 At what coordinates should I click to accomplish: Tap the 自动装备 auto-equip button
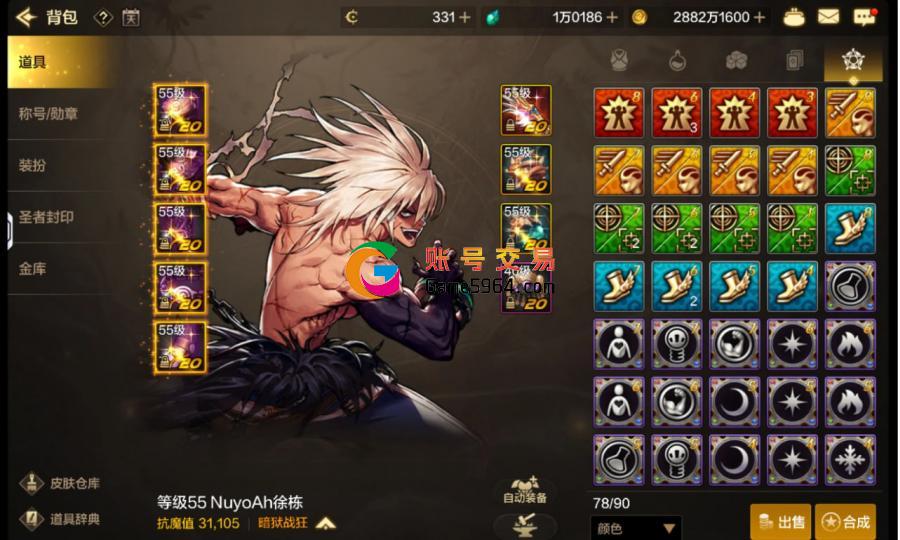525,490
